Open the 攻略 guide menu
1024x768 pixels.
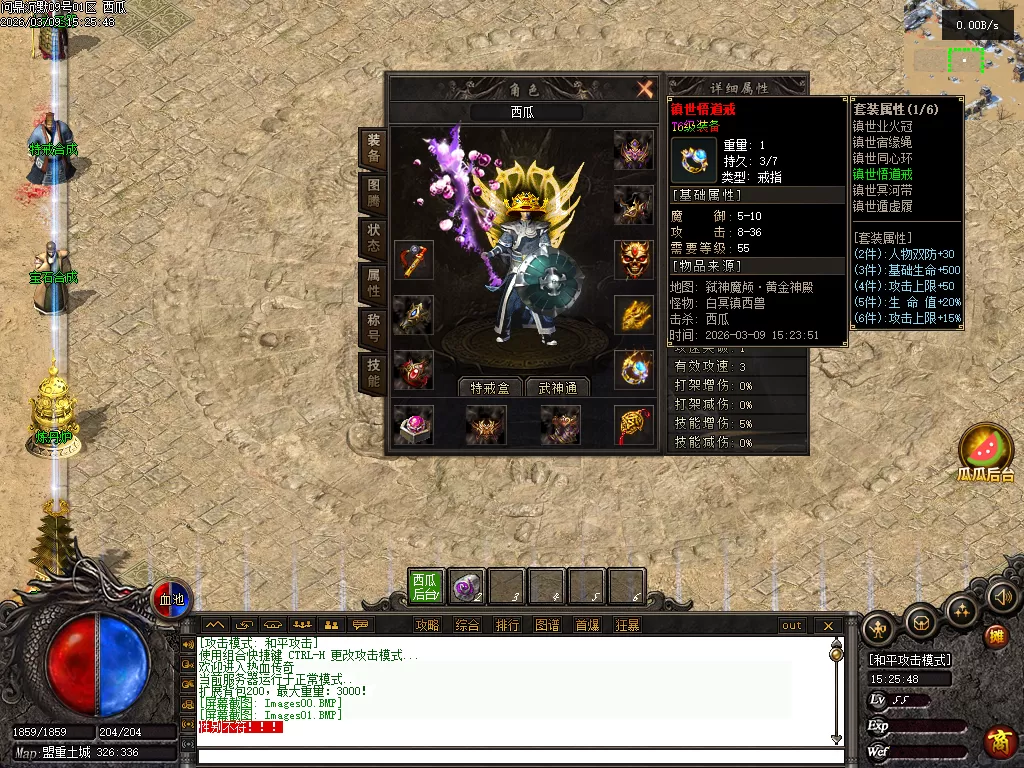click(x=427, y=626)
